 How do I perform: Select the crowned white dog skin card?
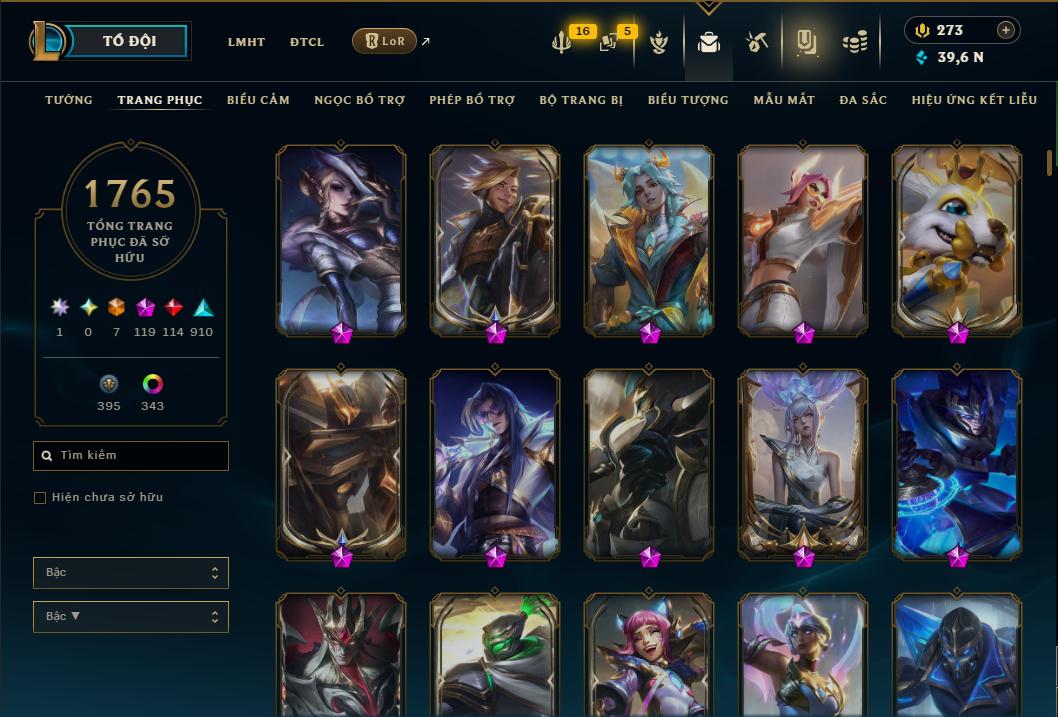click(957, 238)
